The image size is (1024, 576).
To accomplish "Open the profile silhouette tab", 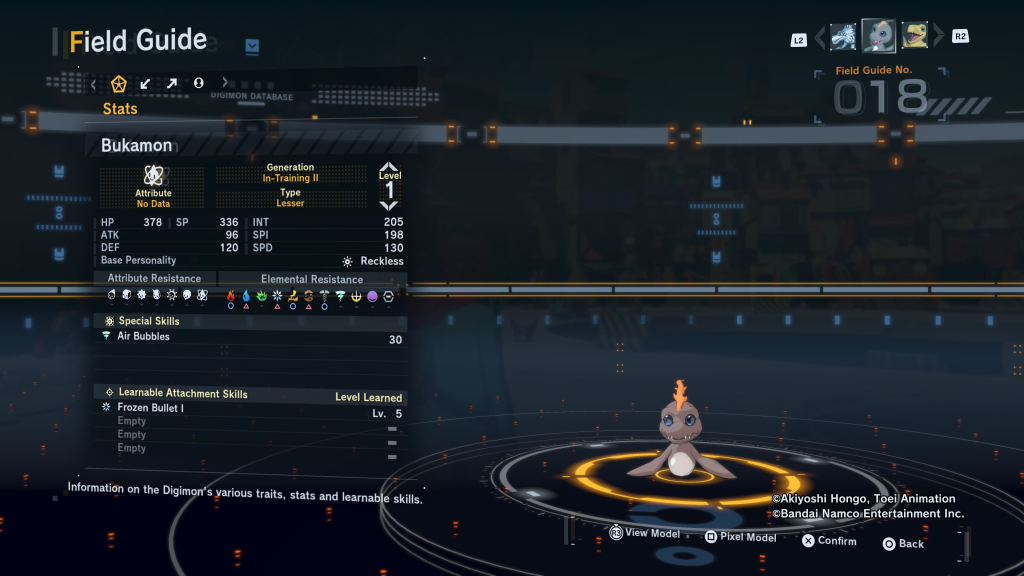I will point(198,84).
